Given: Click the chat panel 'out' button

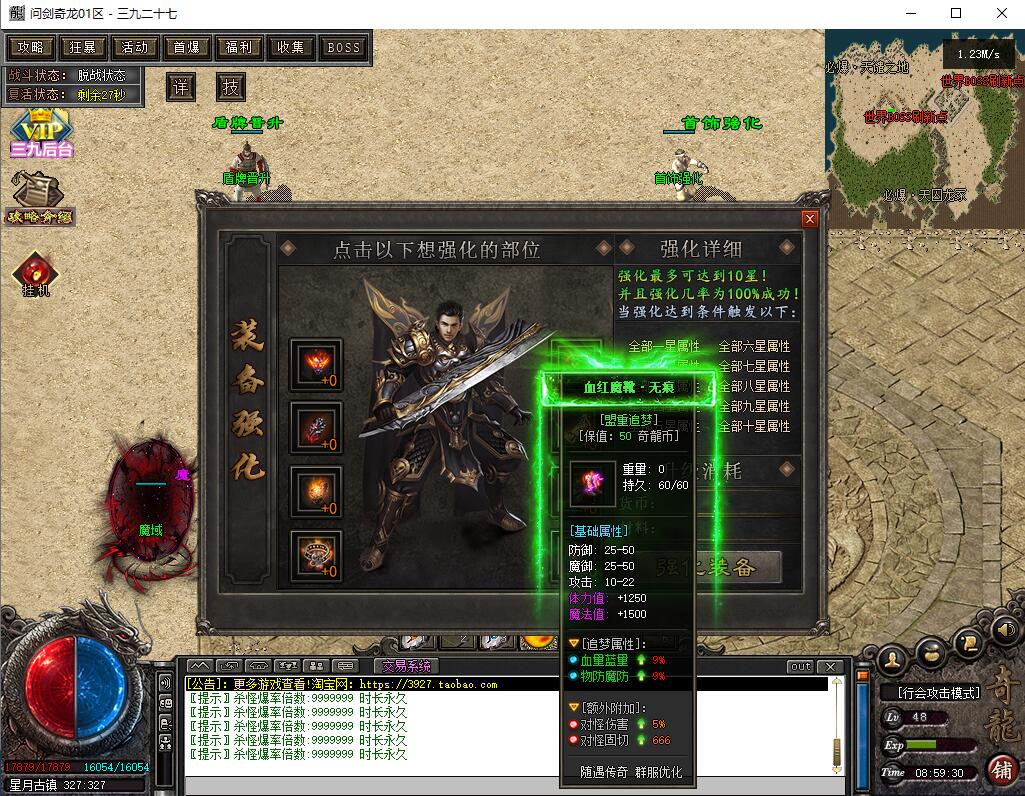Looking at the screenshot, I should (x=800, y=666).
